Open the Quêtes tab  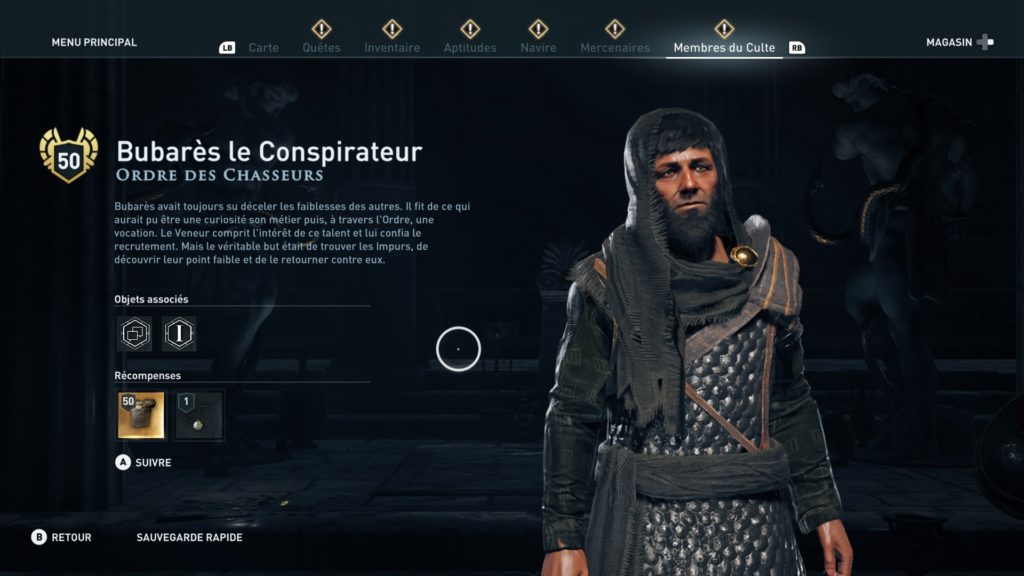coord(321,48)
